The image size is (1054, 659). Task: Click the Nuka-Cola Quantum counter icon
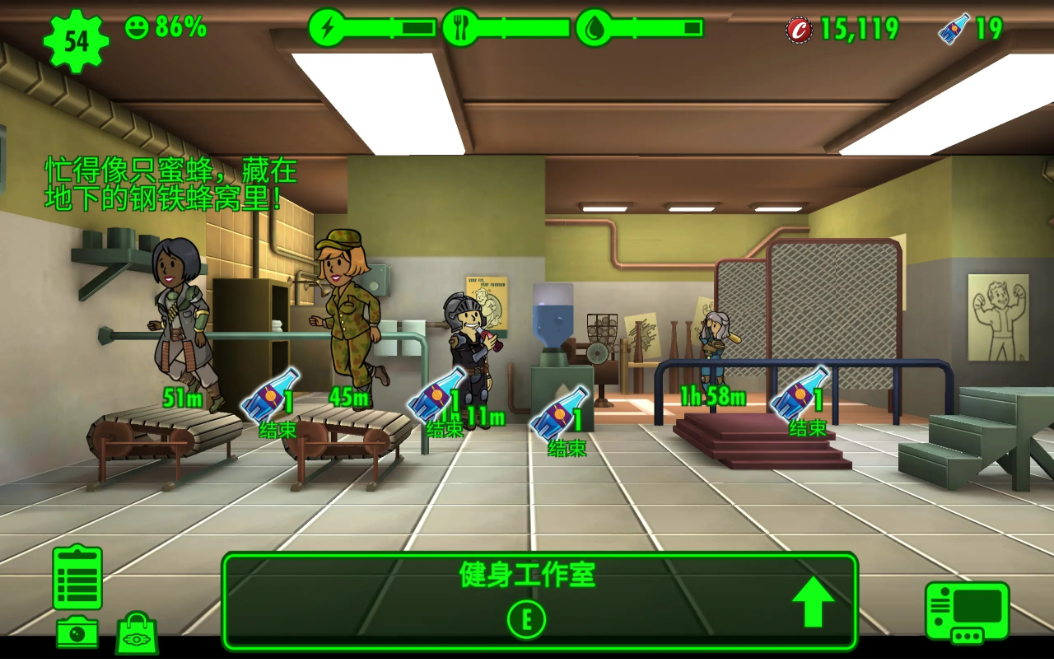953,29
